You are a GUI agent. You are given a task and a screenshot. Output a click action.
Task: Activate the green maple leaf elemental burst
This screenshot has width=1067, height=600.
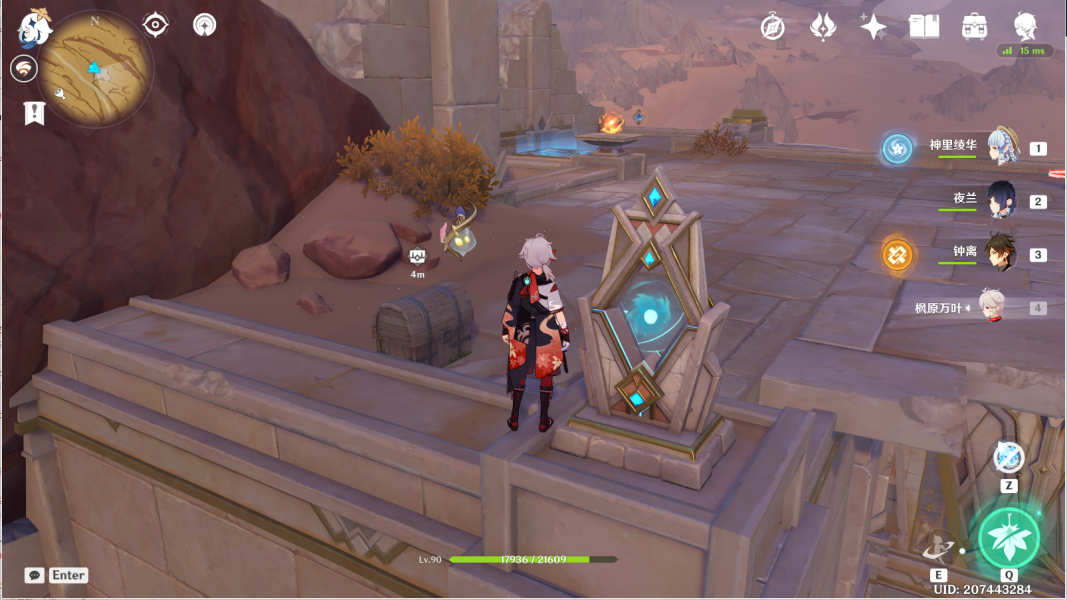pyautogui.click(x=1008, y=538)
